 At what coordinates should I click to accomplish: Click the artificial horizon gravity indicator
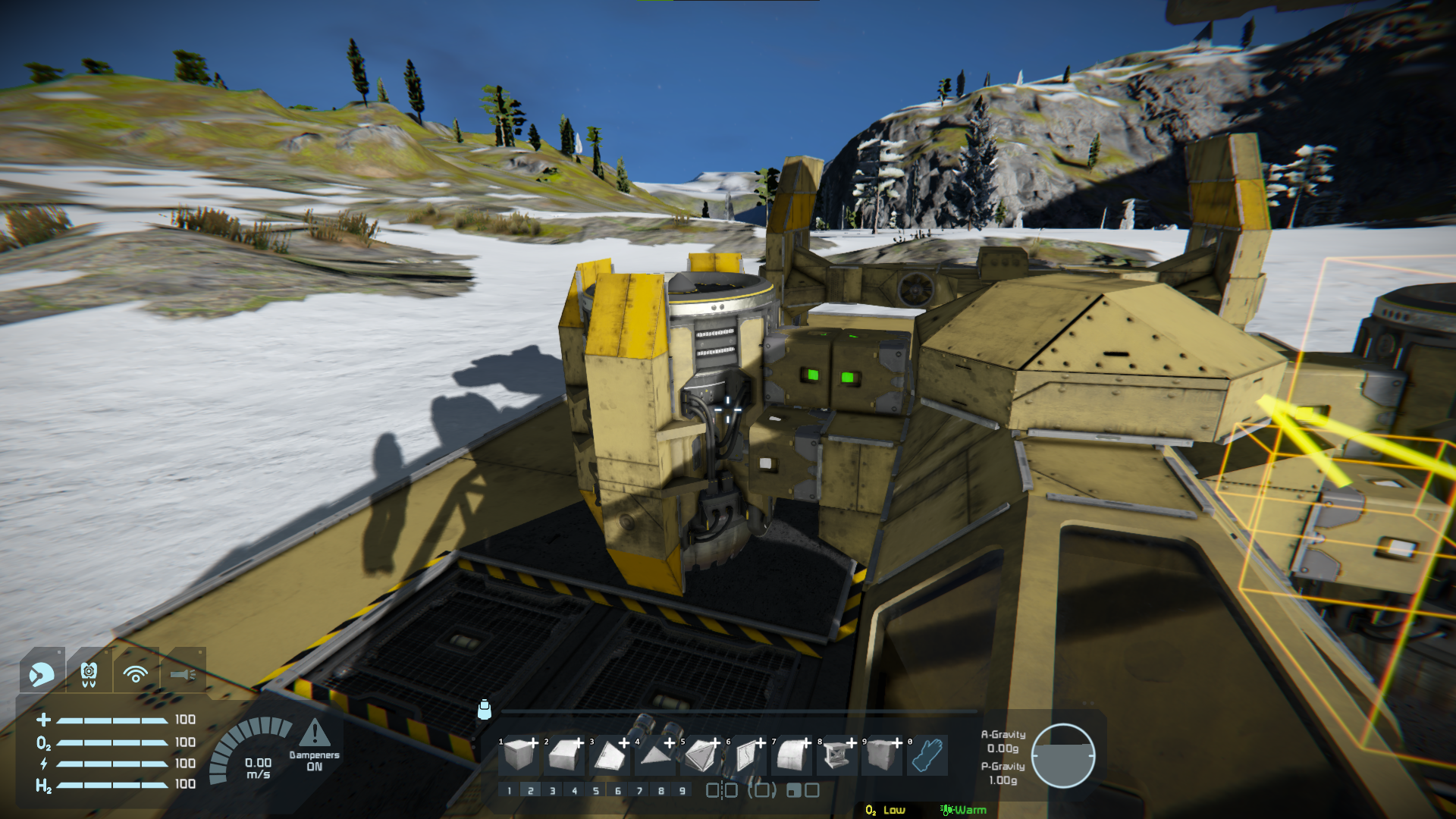pyautogui.click(x=1062, y=755)
